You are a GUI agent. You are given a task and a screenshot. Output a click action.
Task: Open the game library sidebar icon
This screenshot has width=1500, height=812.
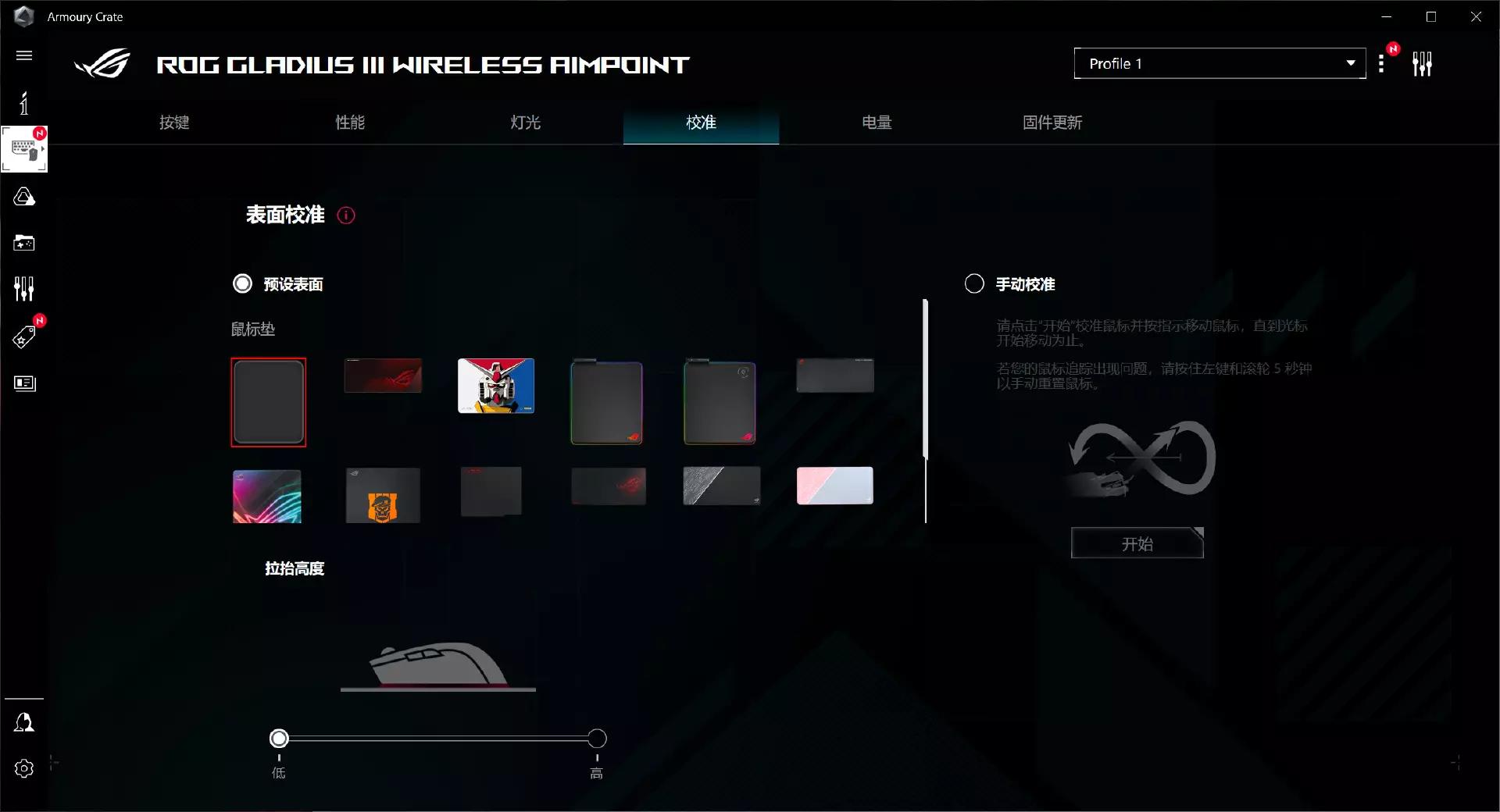[24, 243]
